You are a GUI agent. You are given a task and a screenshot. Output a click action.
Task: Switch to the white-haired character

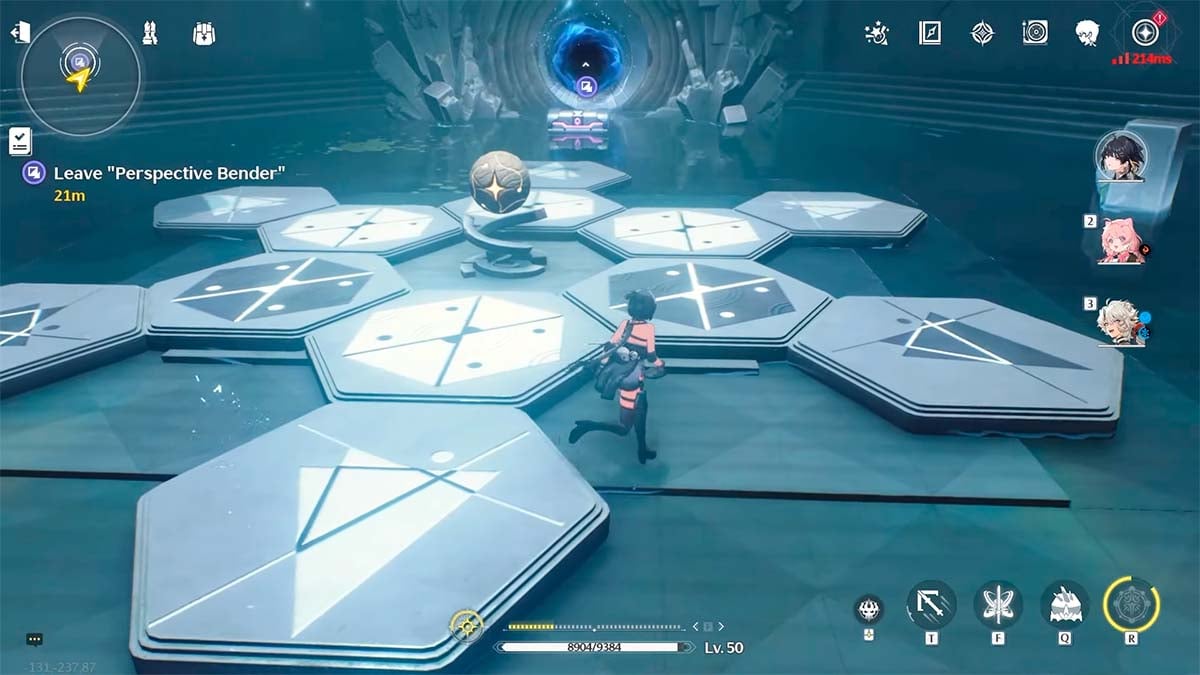(1120, 322)
